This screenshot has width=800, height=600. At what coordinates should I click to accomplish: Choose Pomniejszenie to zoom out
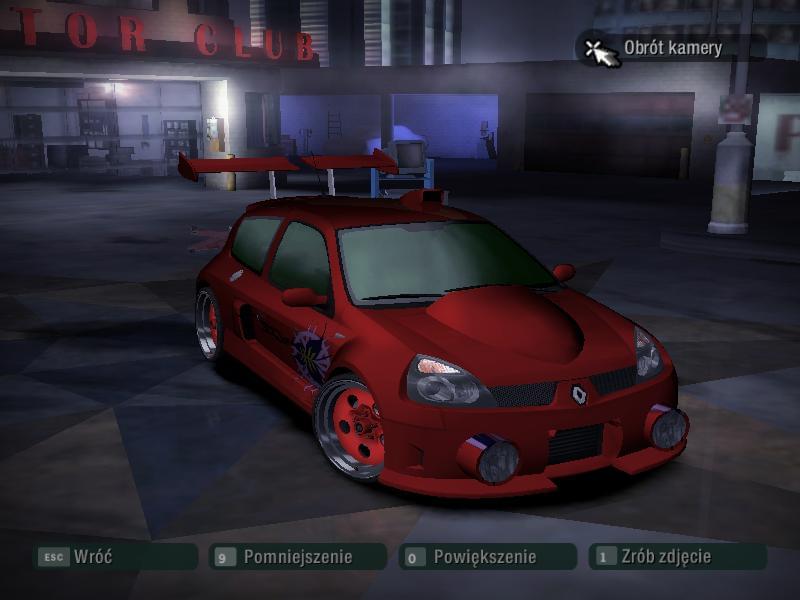coord(297,557)
